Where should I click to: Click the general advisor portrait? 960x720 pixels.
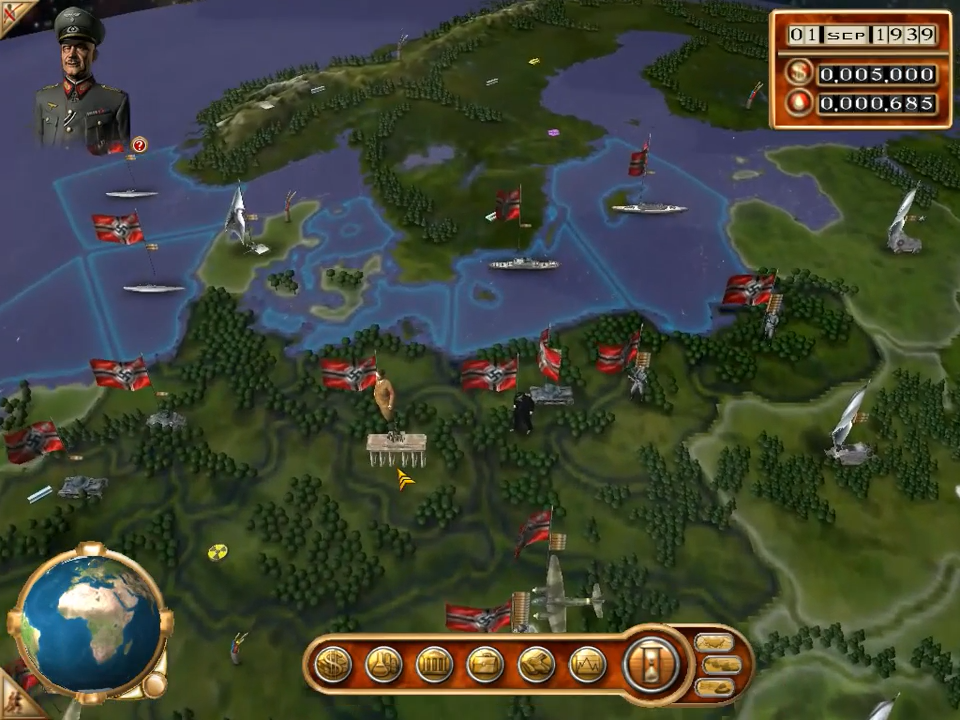coord(82,80)
